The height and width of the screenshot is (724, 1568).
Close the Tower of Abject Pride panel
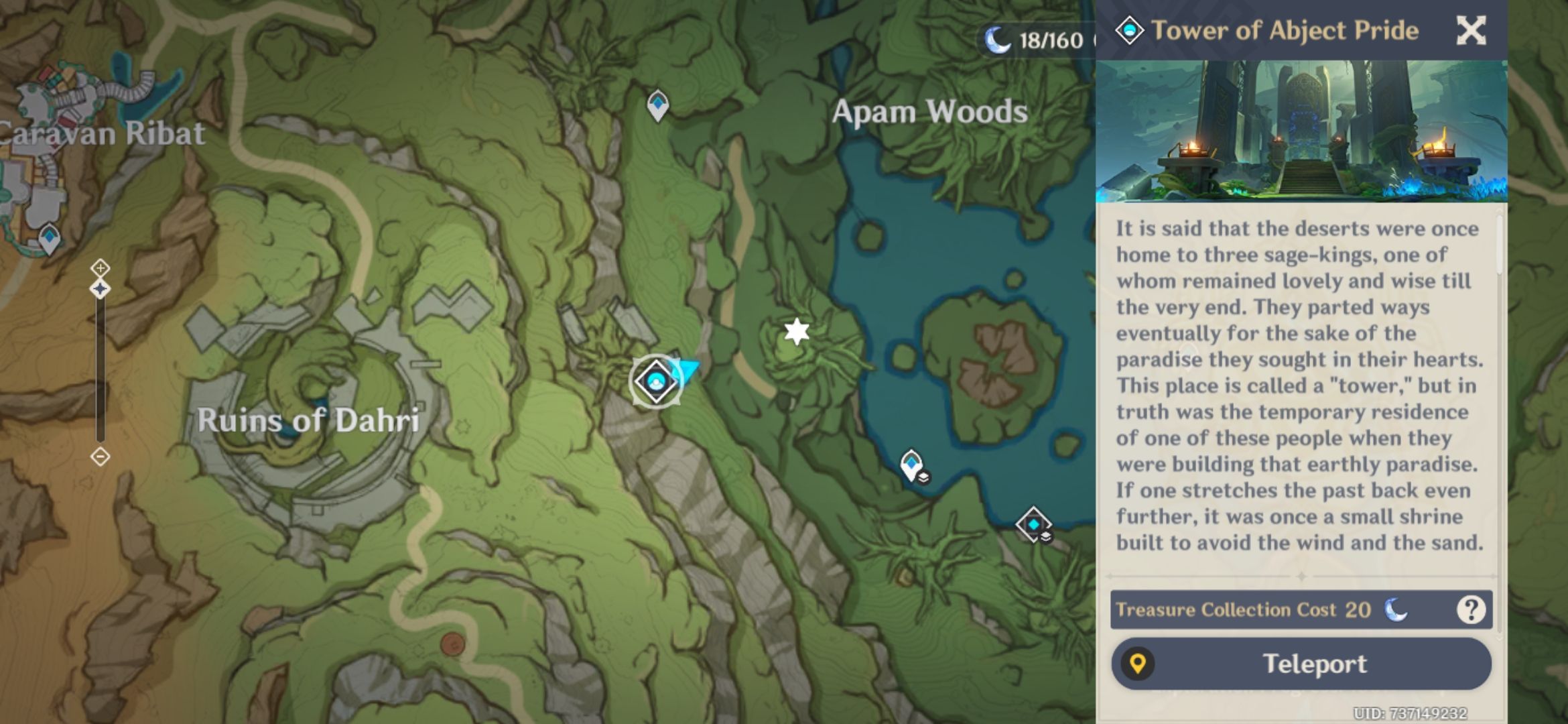click(x=1472, y=31)
